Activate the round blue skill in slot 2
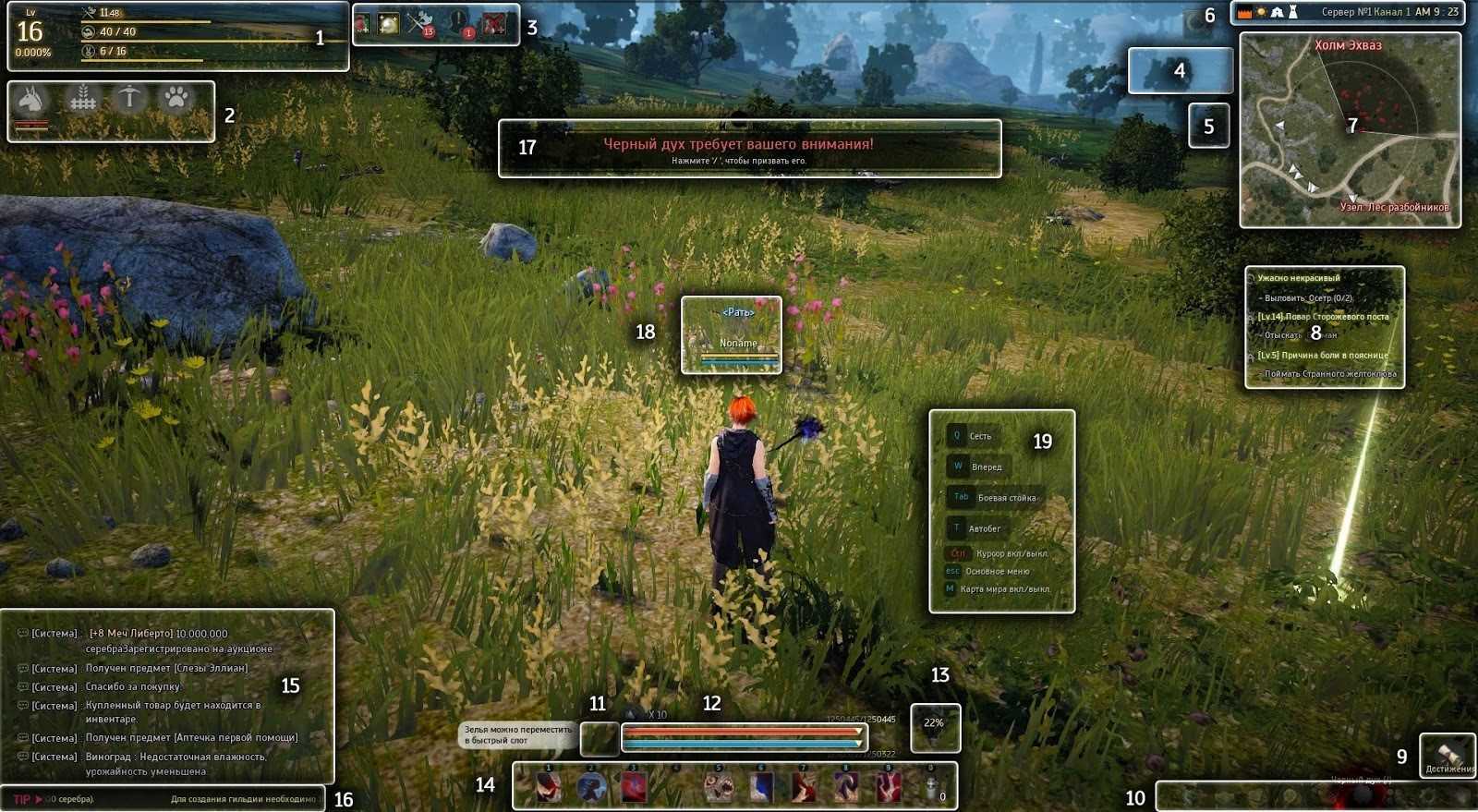This screenshot has width=1478, height=812. tap(591, 786)
